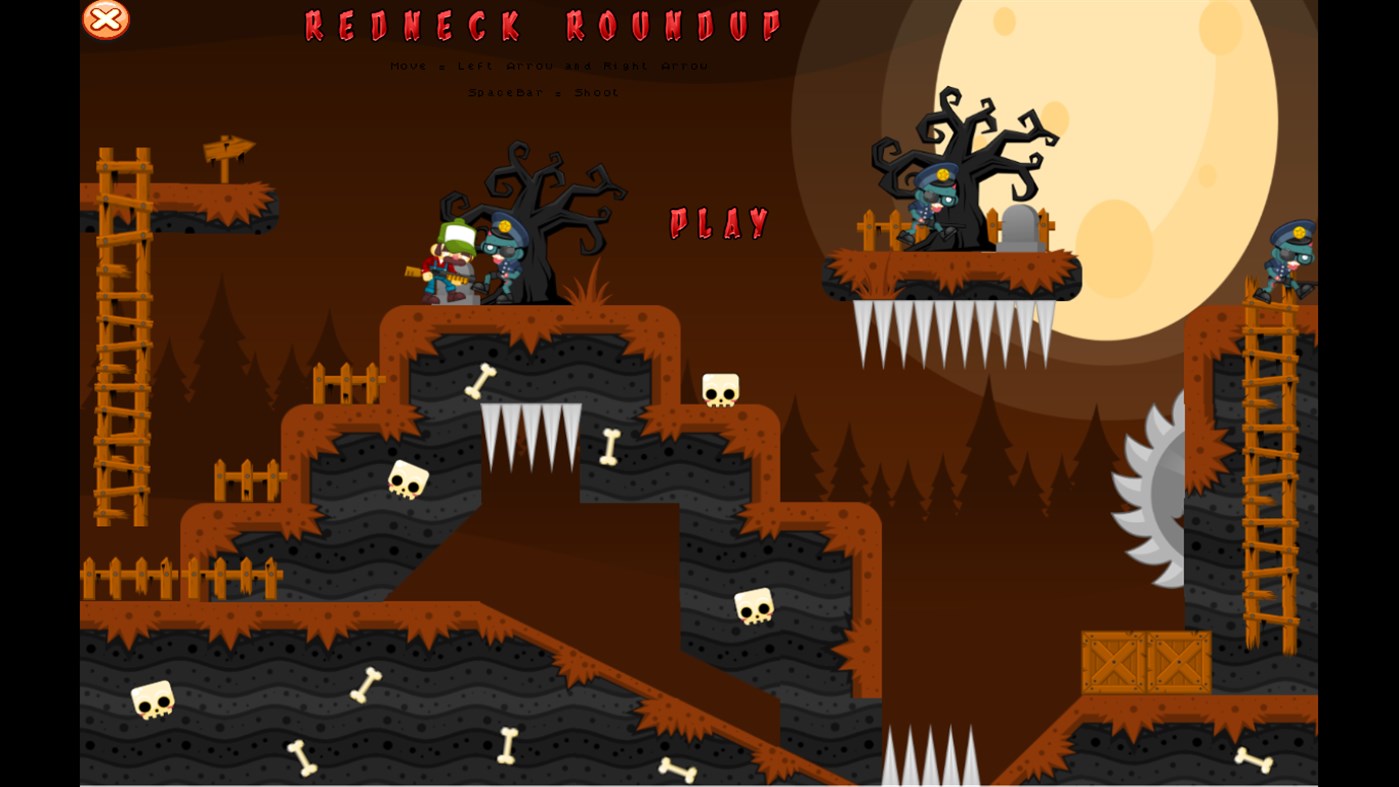
Task: Click the skull near the upper spike pit
Action: pos(718,390)
